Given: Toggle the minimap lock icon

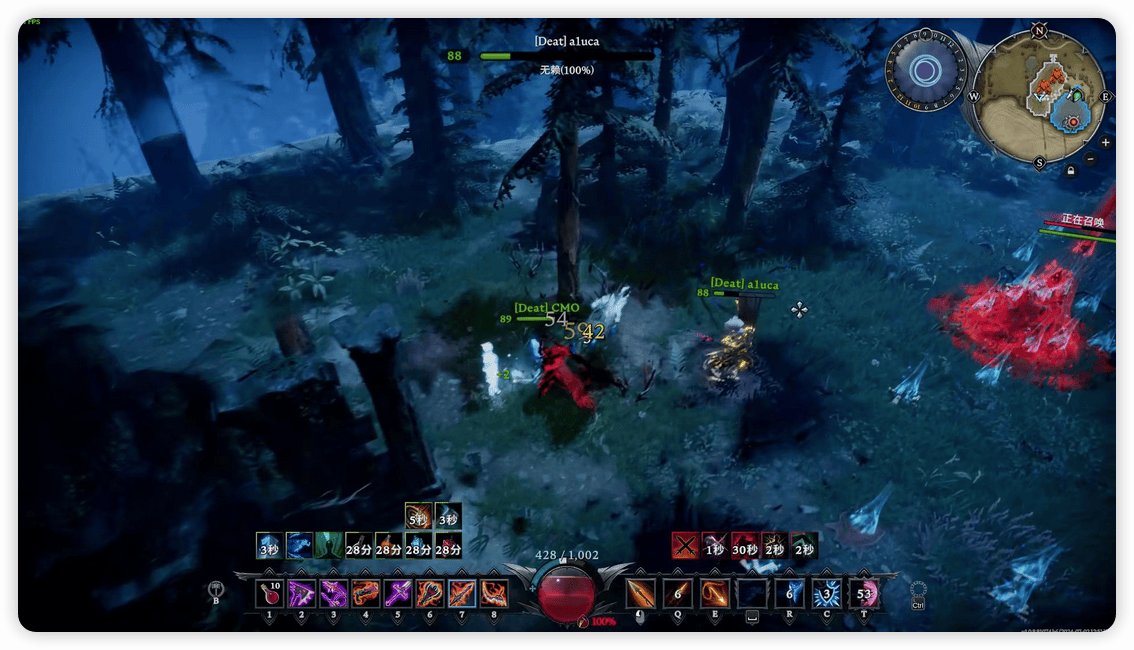Looking at the screenshot, I should pos(1071,171).
